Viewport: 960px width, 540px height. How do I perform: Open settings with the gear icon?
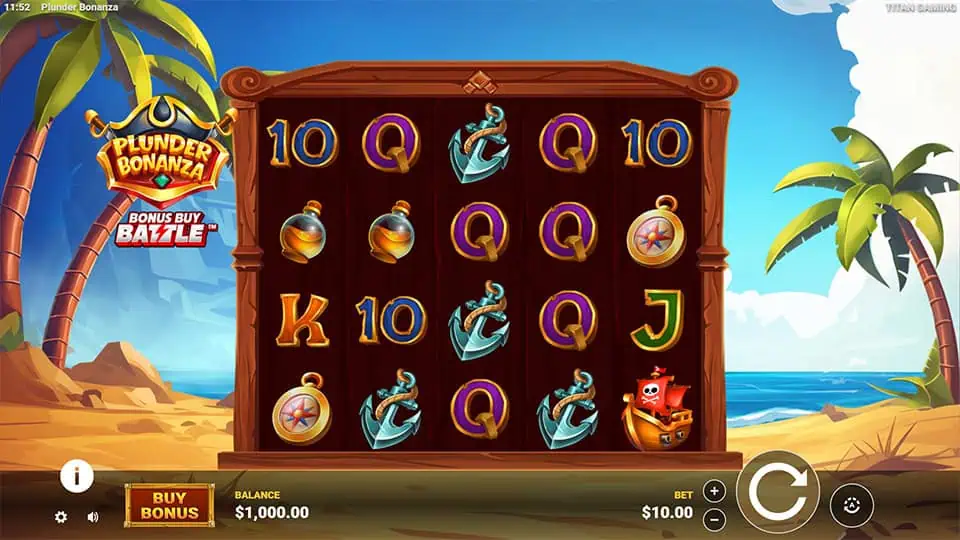pyautogui.click(x=61, y=517)
